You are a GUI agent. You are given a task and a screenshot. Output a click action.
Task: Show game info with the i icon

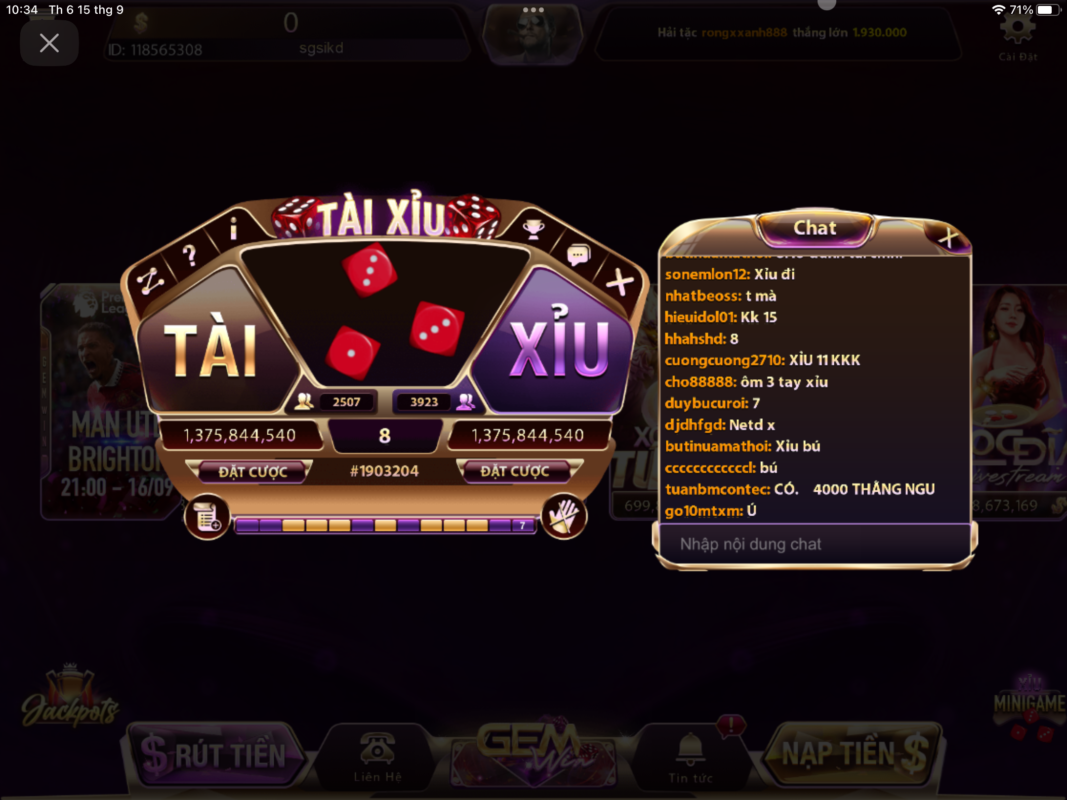point(233,231)
